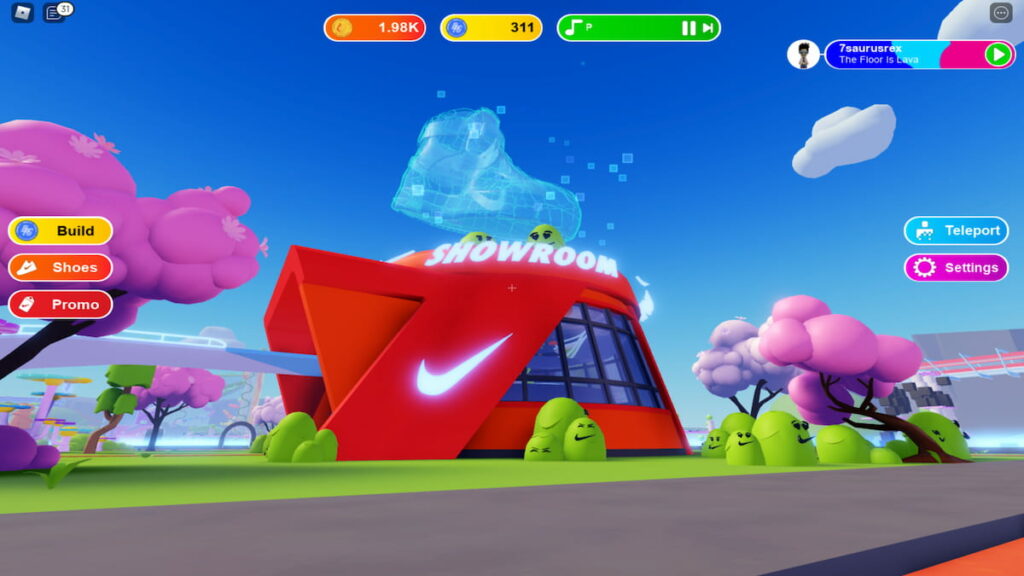
Task: Pause the music player
Action: coord(688,28)
